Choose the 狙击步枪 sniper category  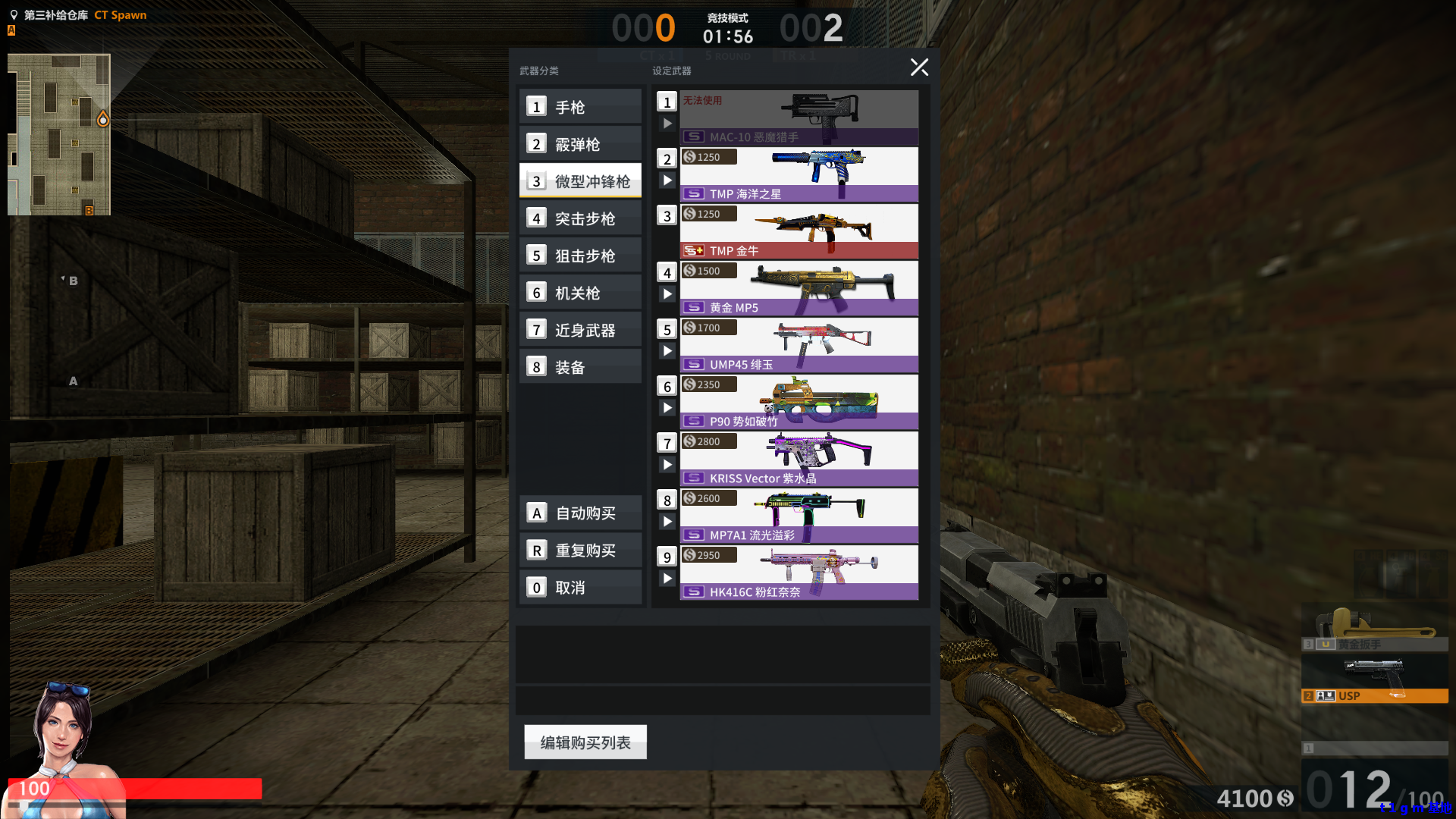[x=580, y=256]
